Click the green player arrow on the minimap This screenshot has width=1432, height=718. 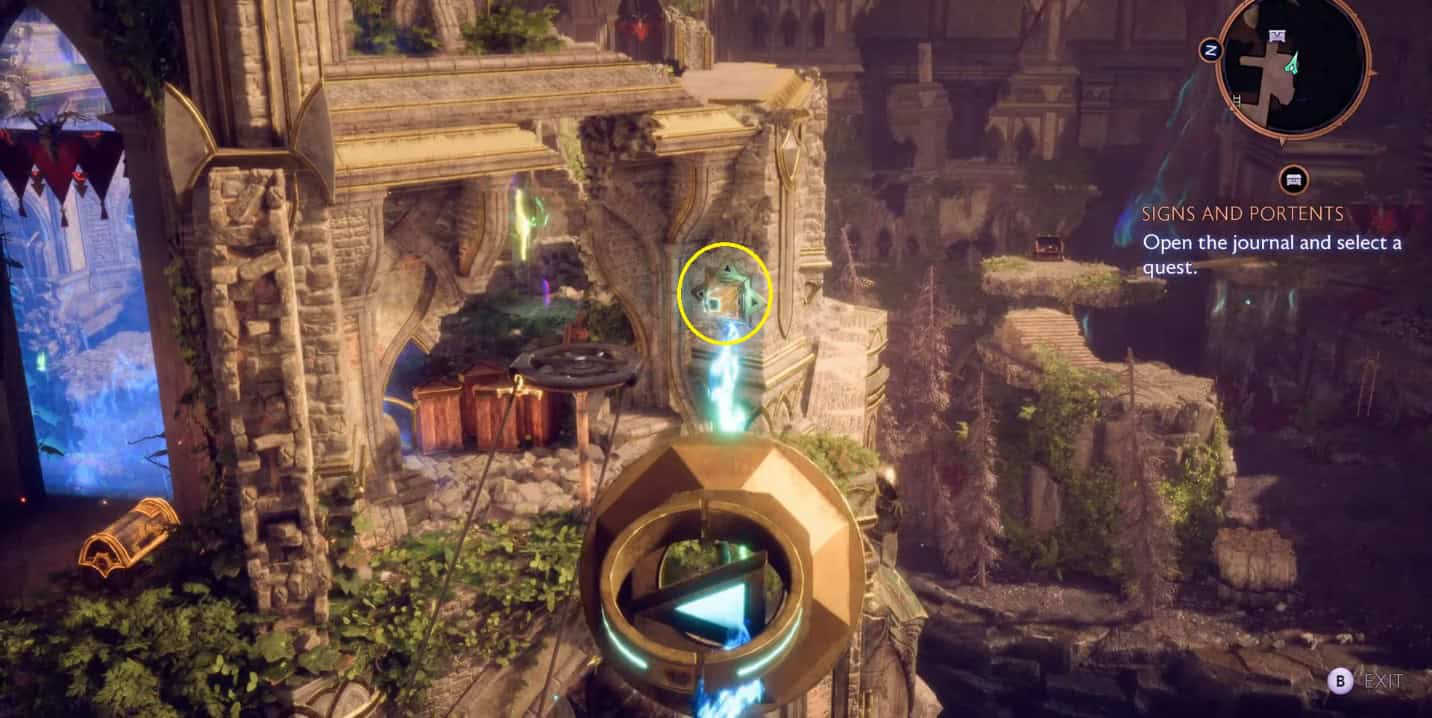click(x=1294, y=64)
